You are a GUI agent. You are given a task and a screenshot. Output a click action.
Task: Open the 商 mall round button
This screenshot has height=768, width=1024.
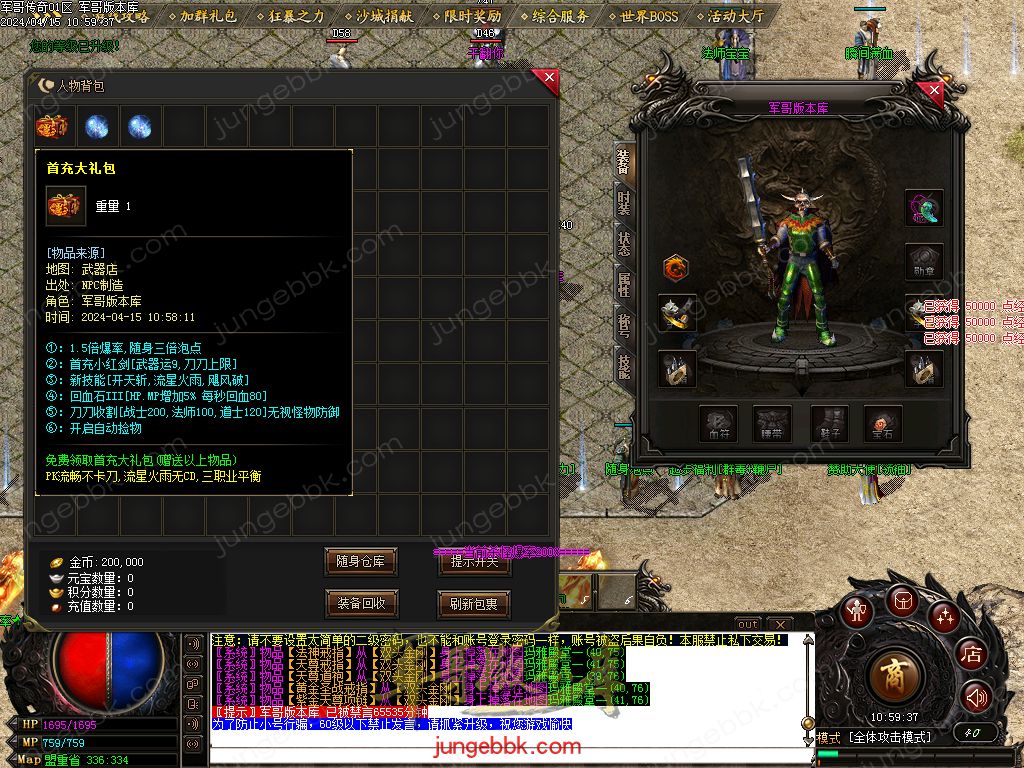[896, 676]
